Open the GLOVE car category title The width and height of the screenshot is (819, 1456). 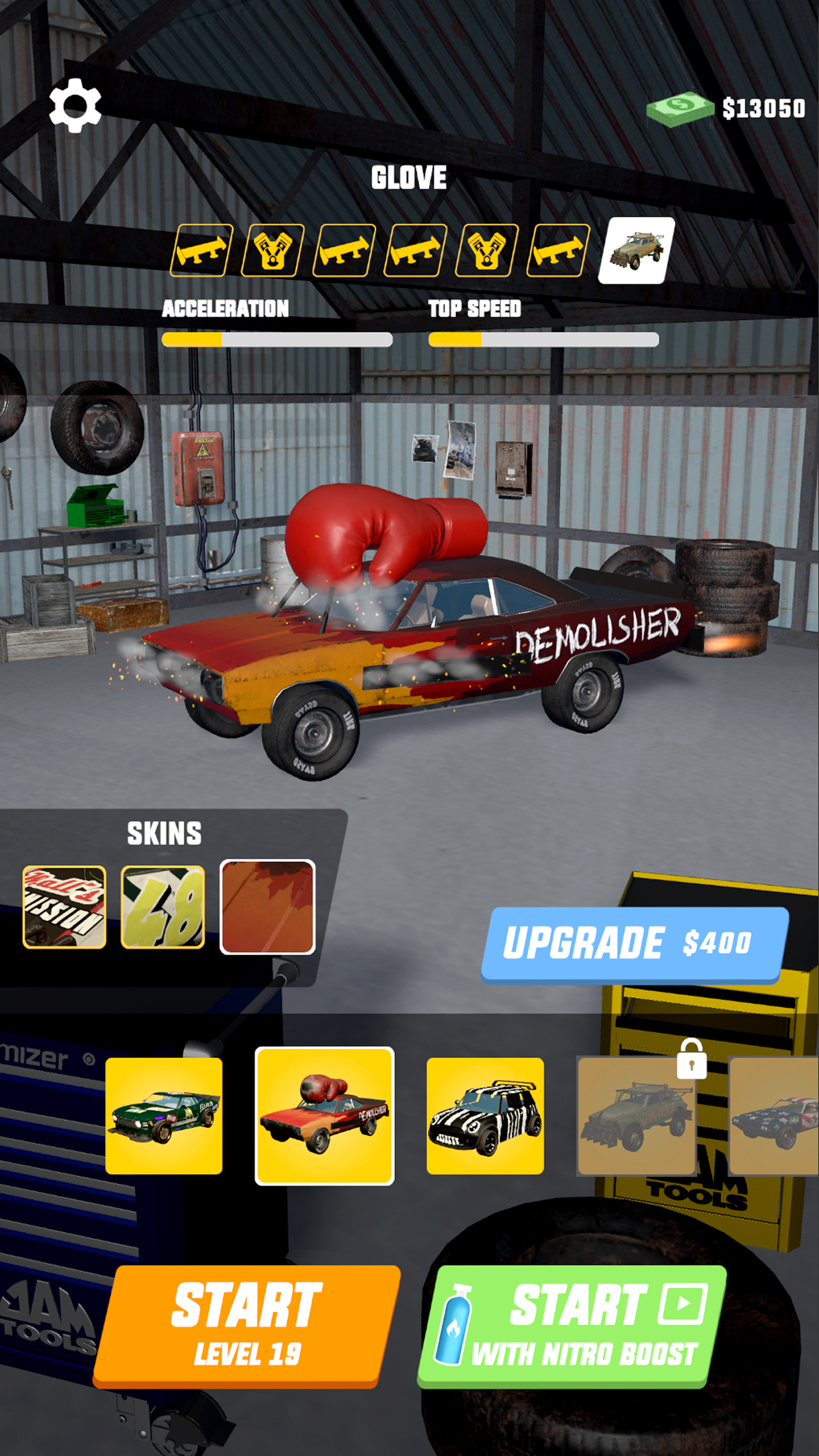(x=409, y=177)
